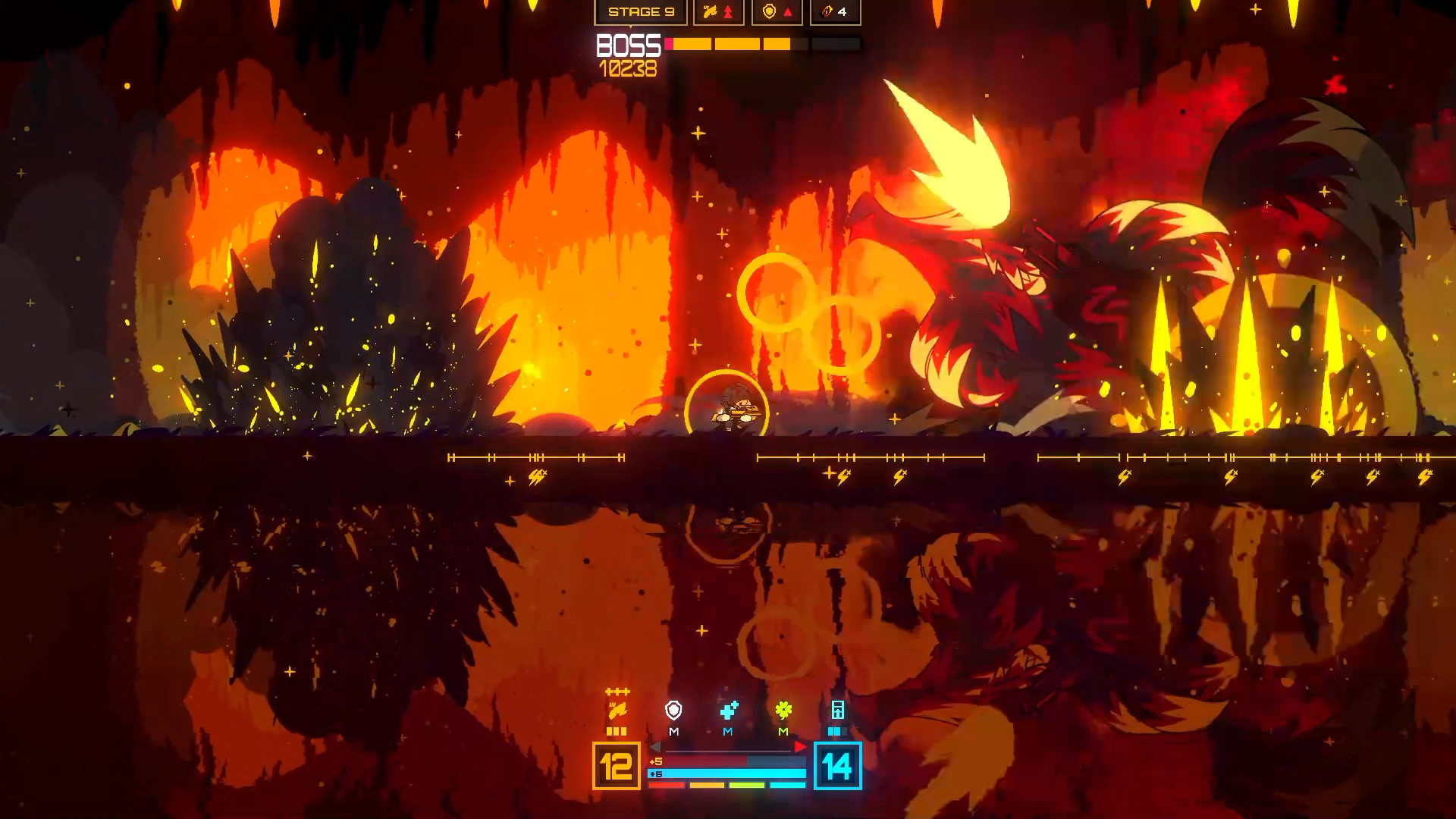The width and height of the screenshot is (1456, 819).
Task: Open the STAGE 9 panel
Action: pyautogui.click(x=642, y=12)
